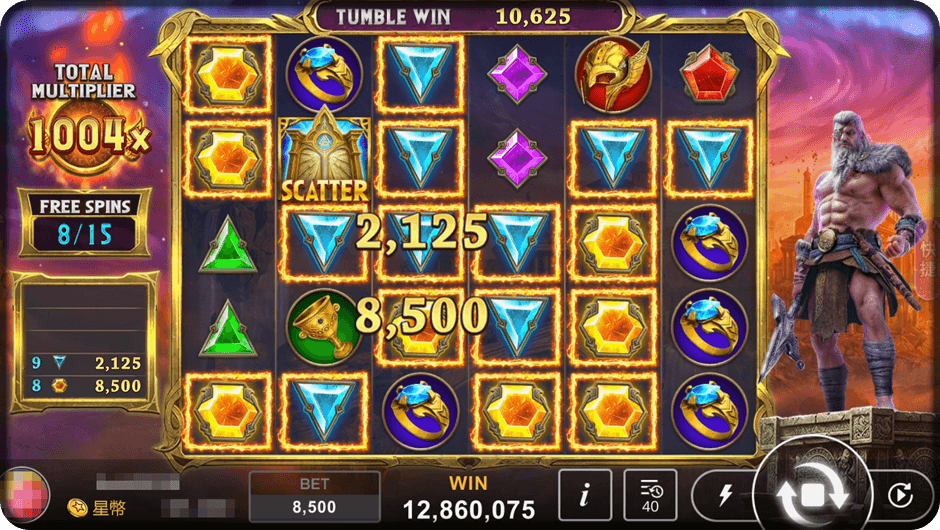The height and width of the screenshot is (530, 940).
Task: Click the large spin stop button
Action: pyautogui.click(x=811, y=494)
